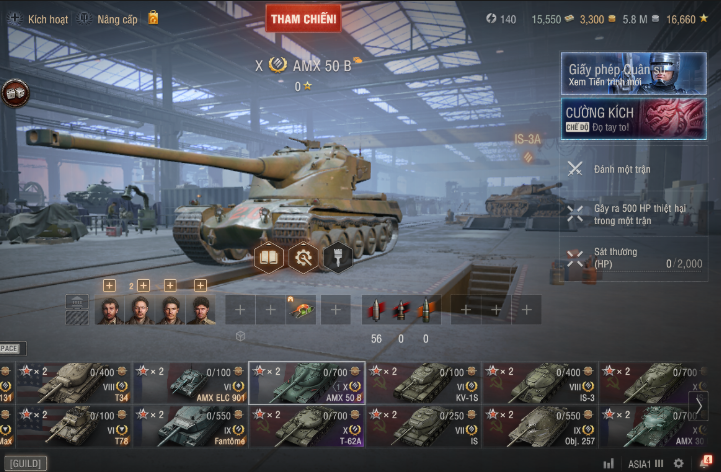The image size is (721, 472).
Task: Open the gear-and-wrench equipment icon
Action: click(x=303, y=257)
